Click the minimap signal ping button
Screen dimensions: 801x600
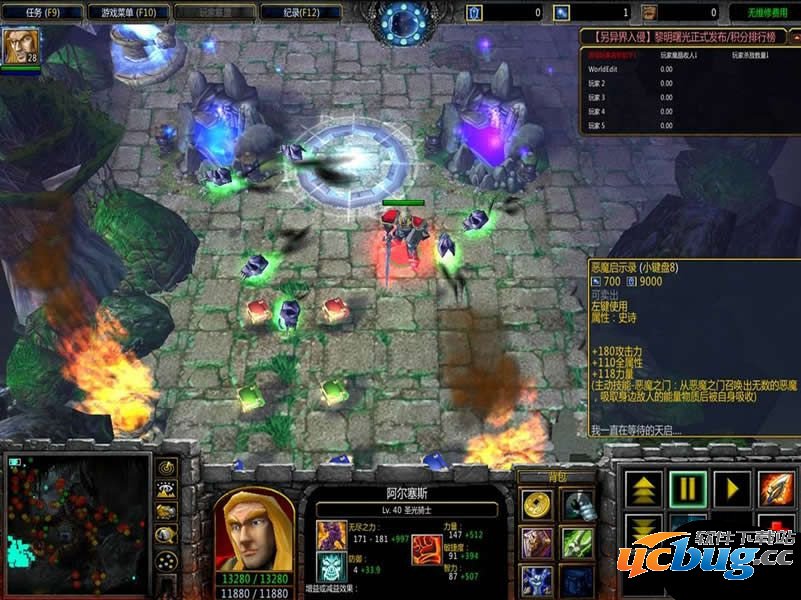166,467
